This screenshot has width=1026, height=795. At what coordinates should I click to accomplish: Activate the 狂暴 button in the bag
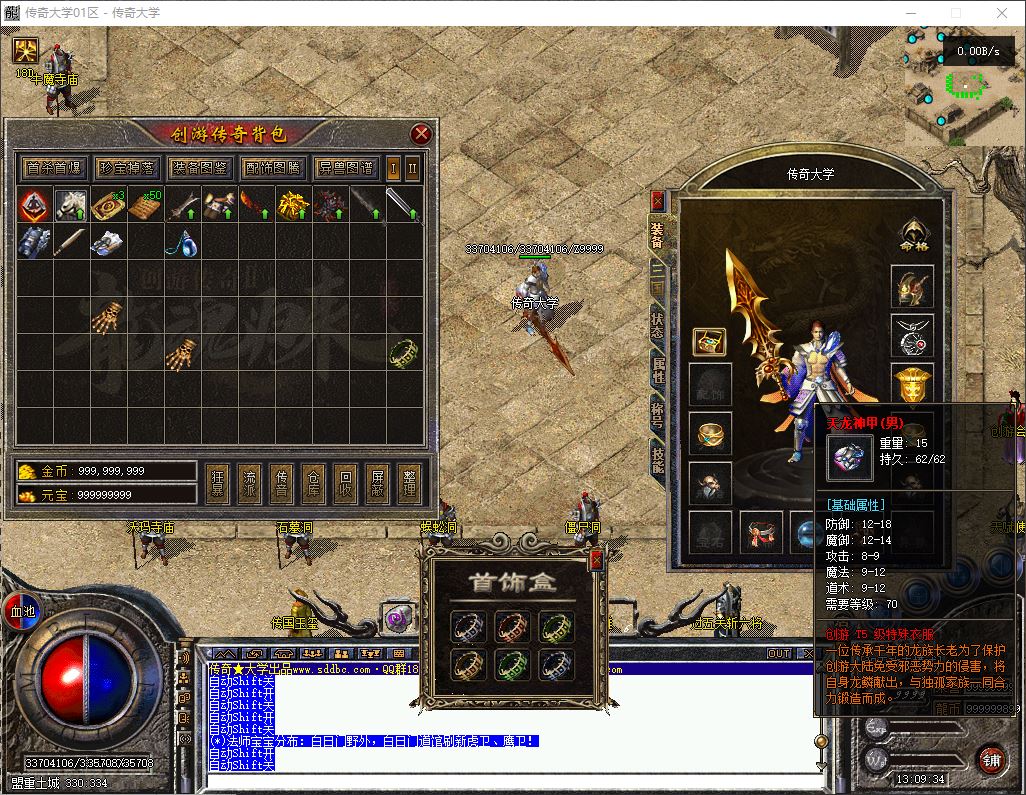(217, 484)
